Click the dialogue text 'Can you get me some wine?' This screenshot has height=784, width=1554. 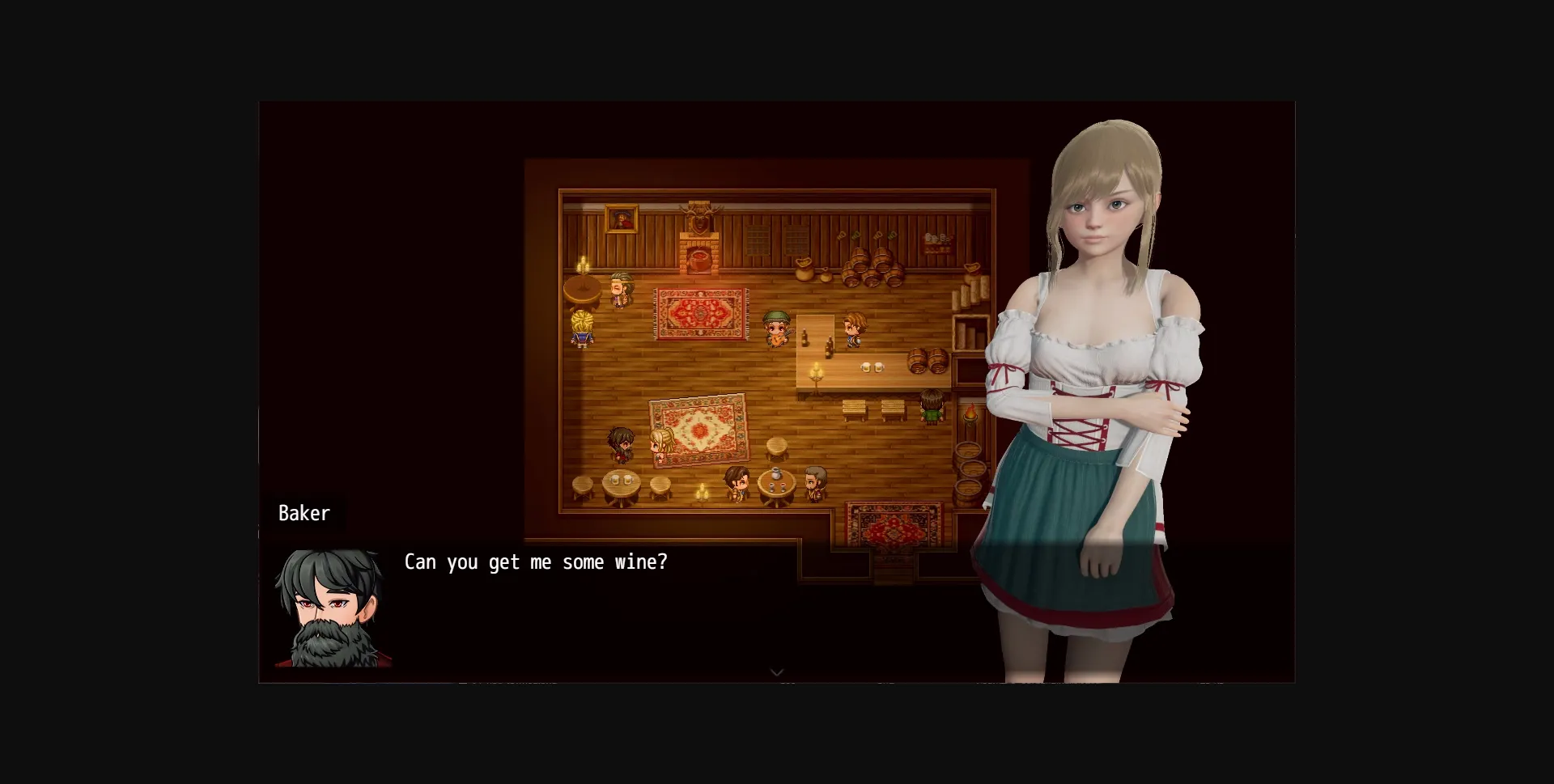[537, 562]
